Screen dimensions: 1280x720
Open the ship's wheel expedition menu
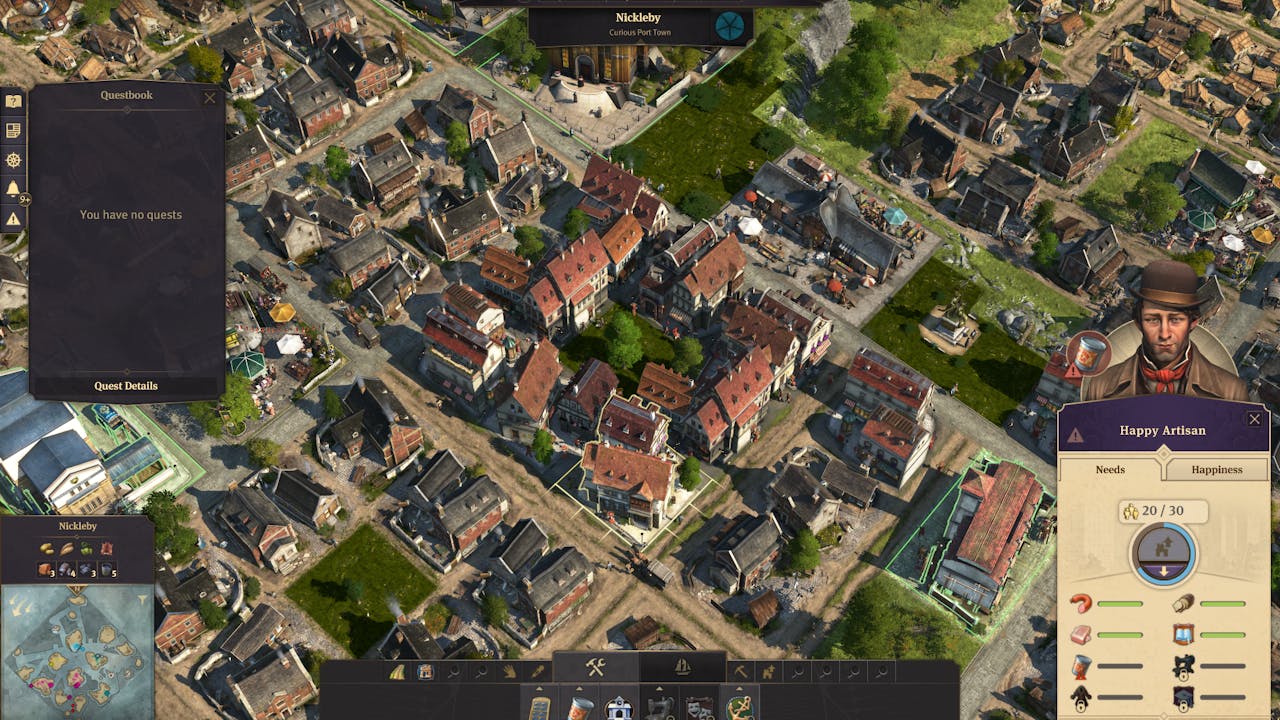[x=14, y=157]
